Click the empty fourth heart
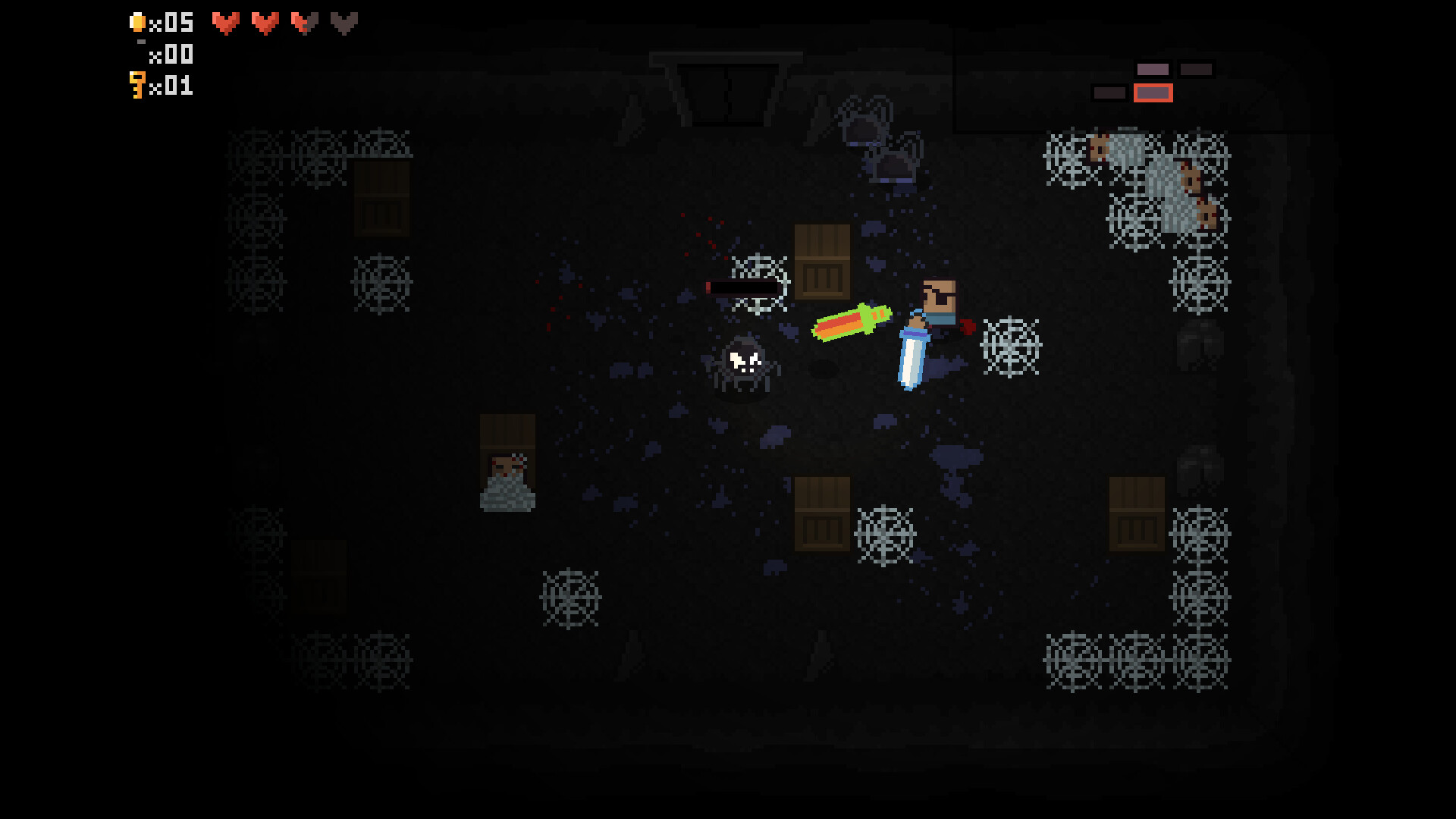The width and height of the screenshot is (1456, 819). click(x=346, y=23)
